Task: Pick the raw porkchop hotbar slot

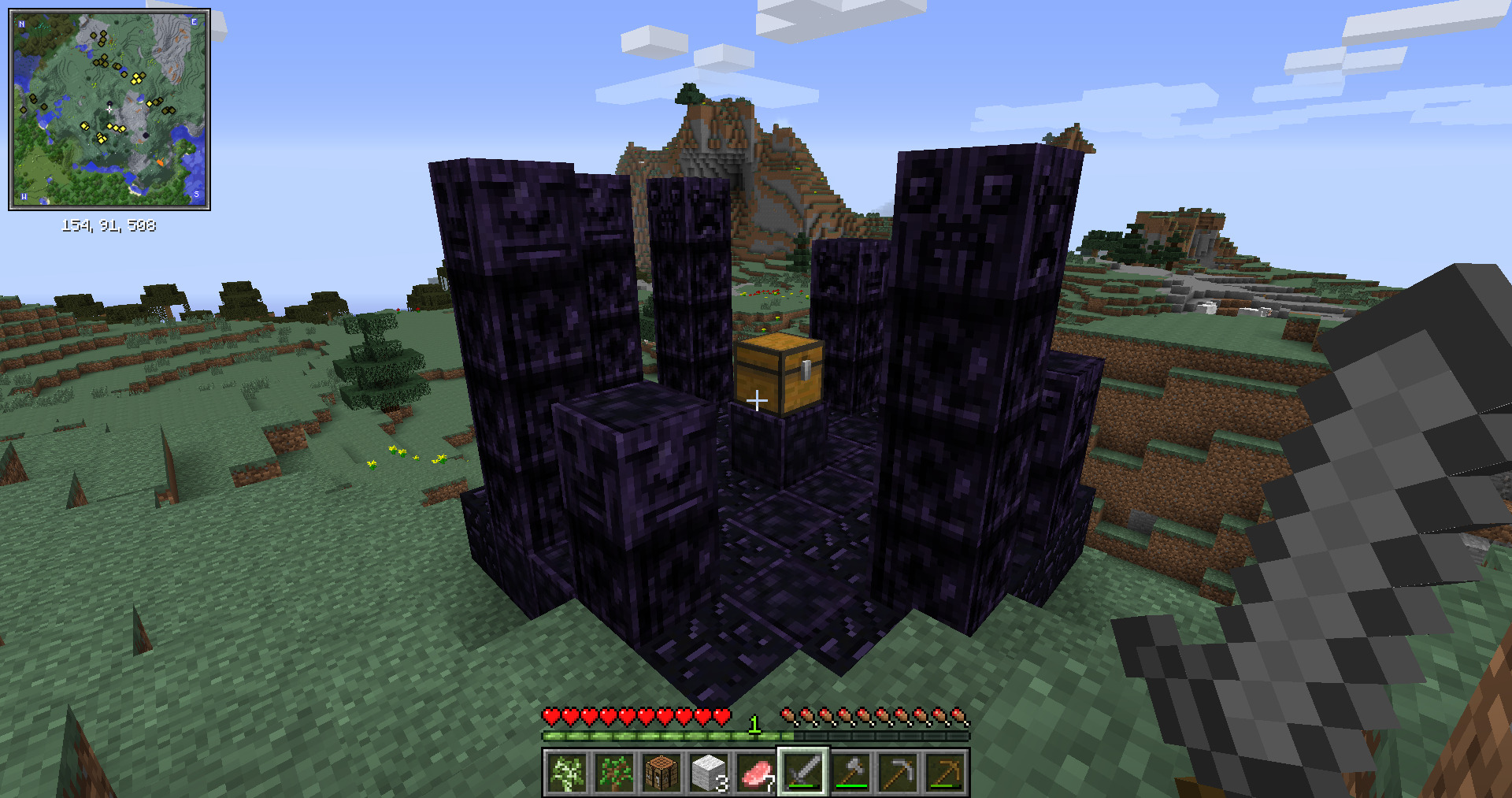Action: click(x=756, y=772)
